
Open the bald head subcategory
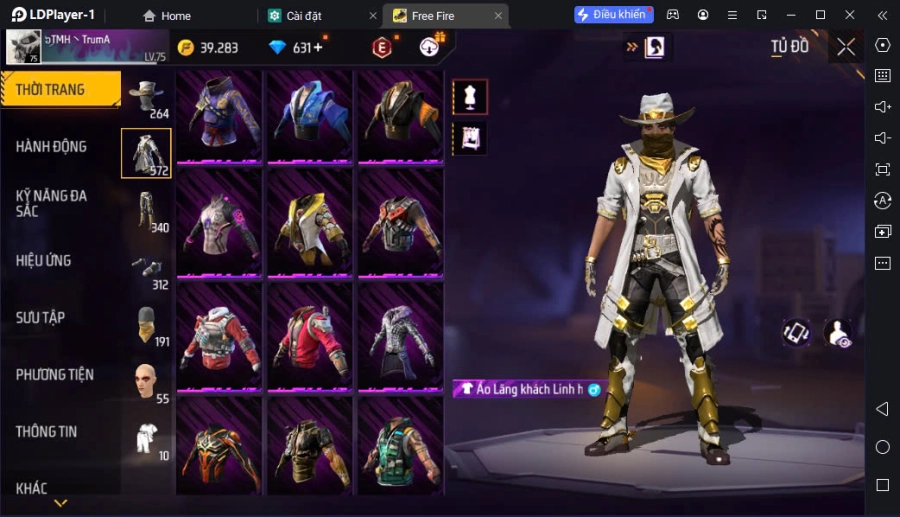click(x=147, y=381)
